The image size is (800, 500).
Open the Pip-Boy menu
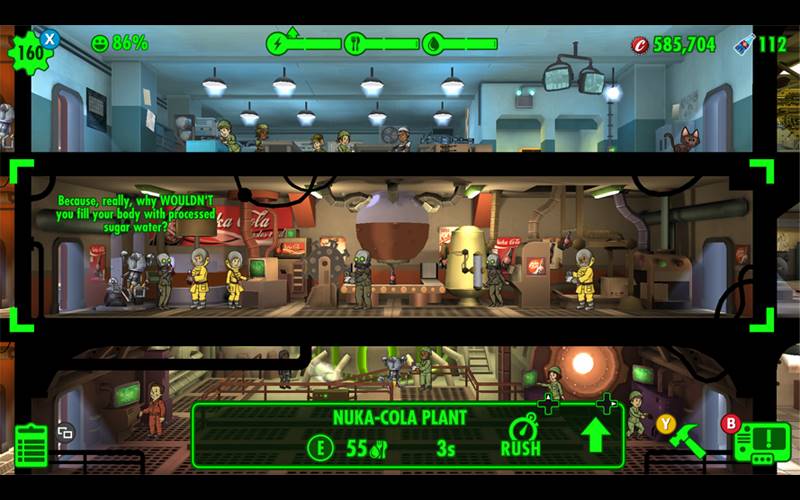[761, 441]
